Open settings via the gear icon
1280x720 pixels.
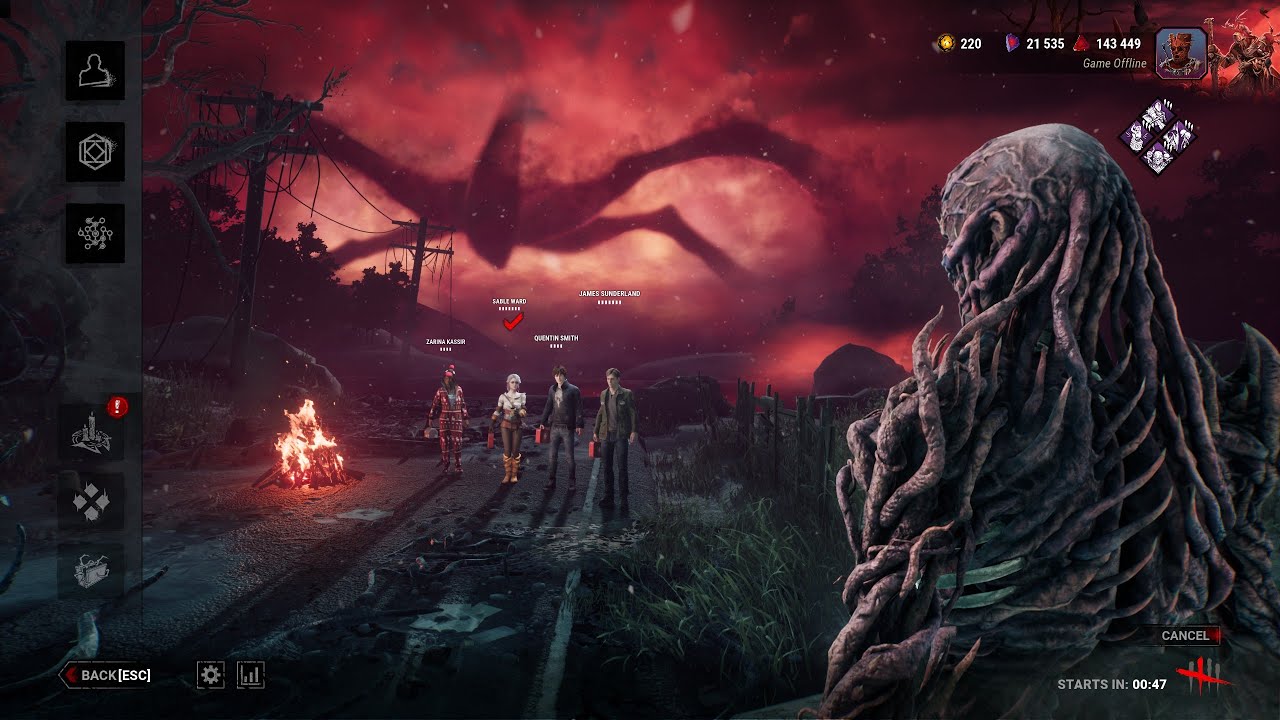point(210,675)
